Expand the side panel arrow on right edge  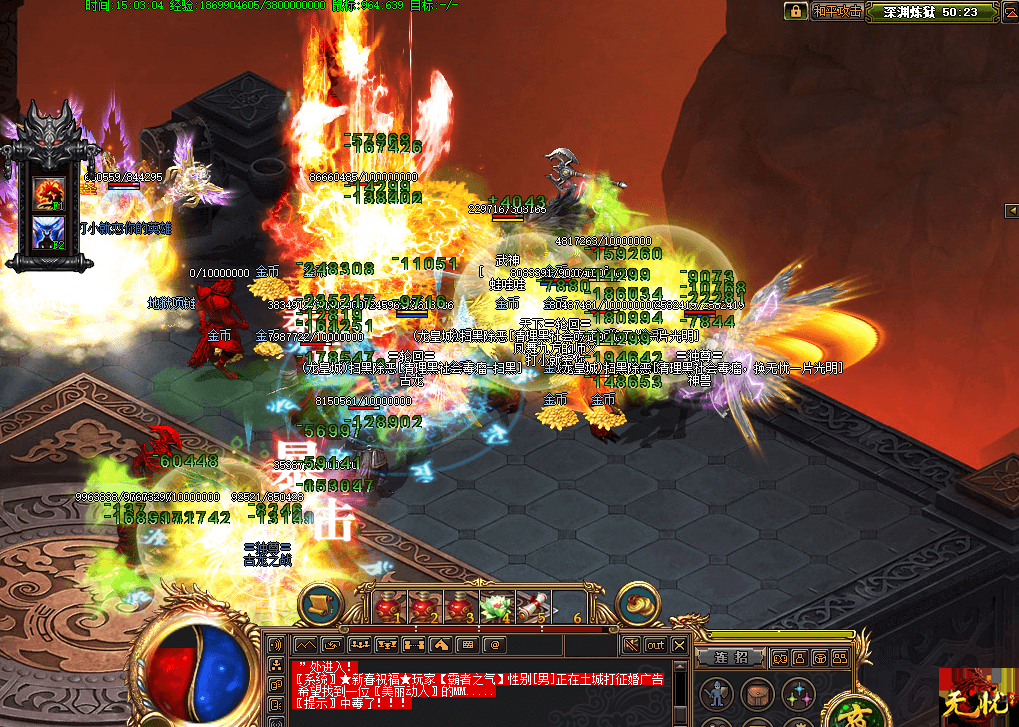tap(1010, 209)
